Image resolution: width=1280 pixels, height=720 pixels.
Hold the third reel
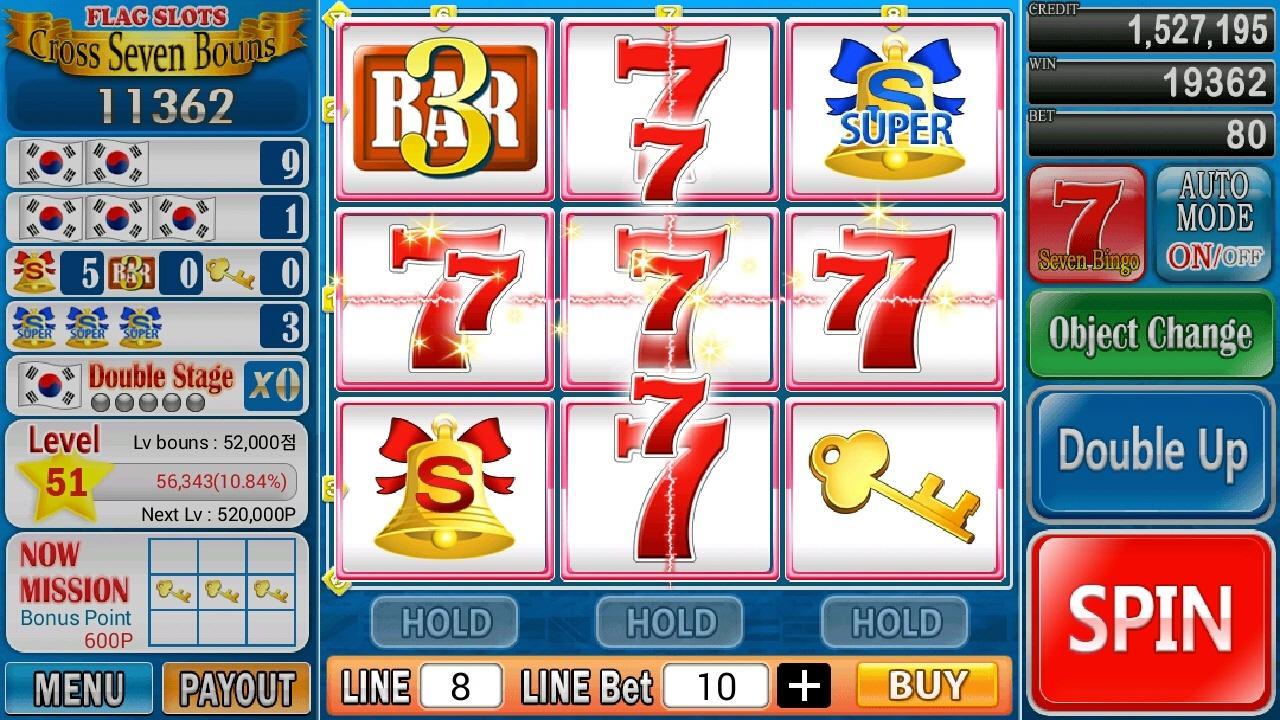coord(895,622)
